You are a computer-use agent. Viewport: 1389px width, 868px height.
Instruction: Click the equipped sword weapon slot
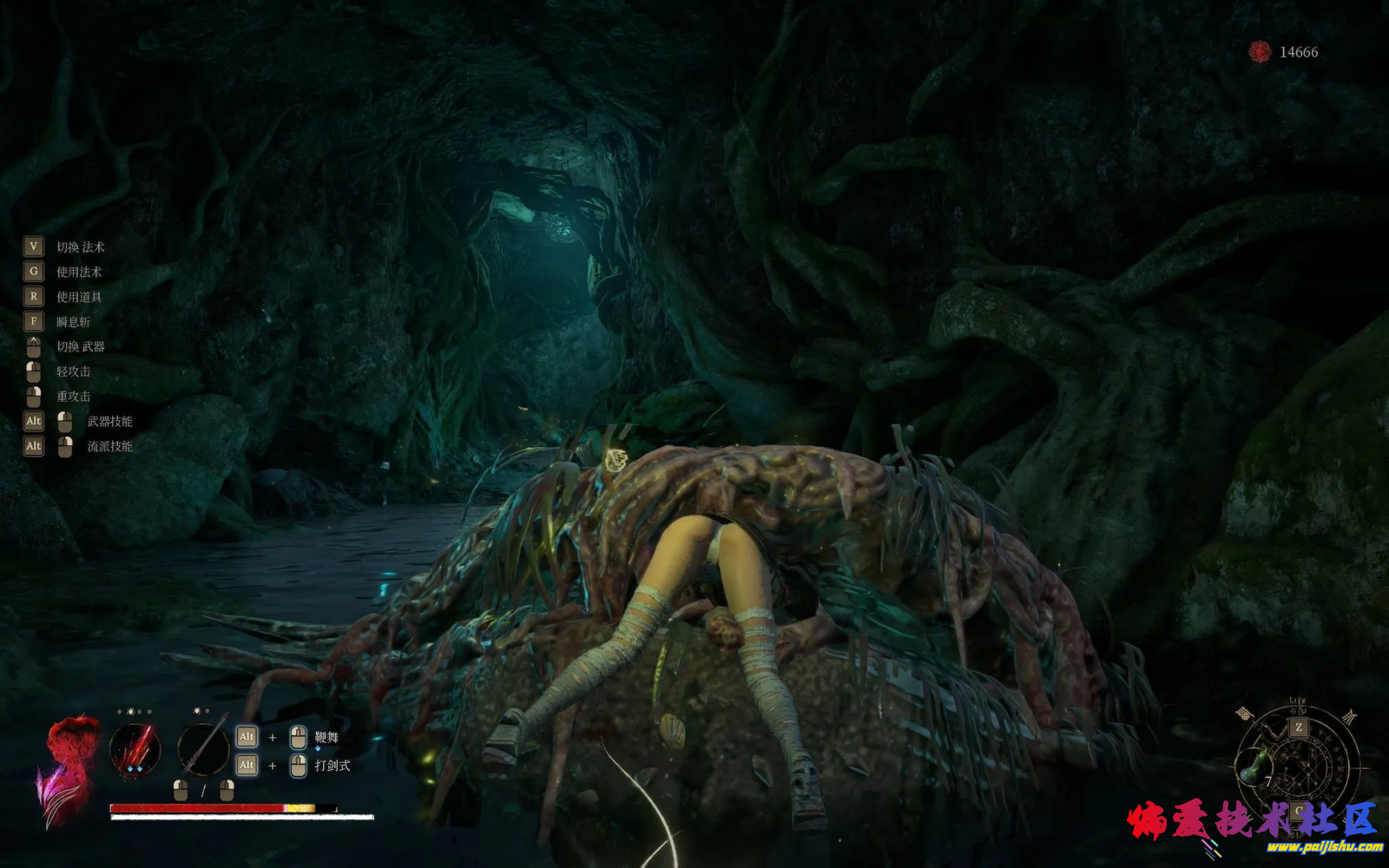204,750
